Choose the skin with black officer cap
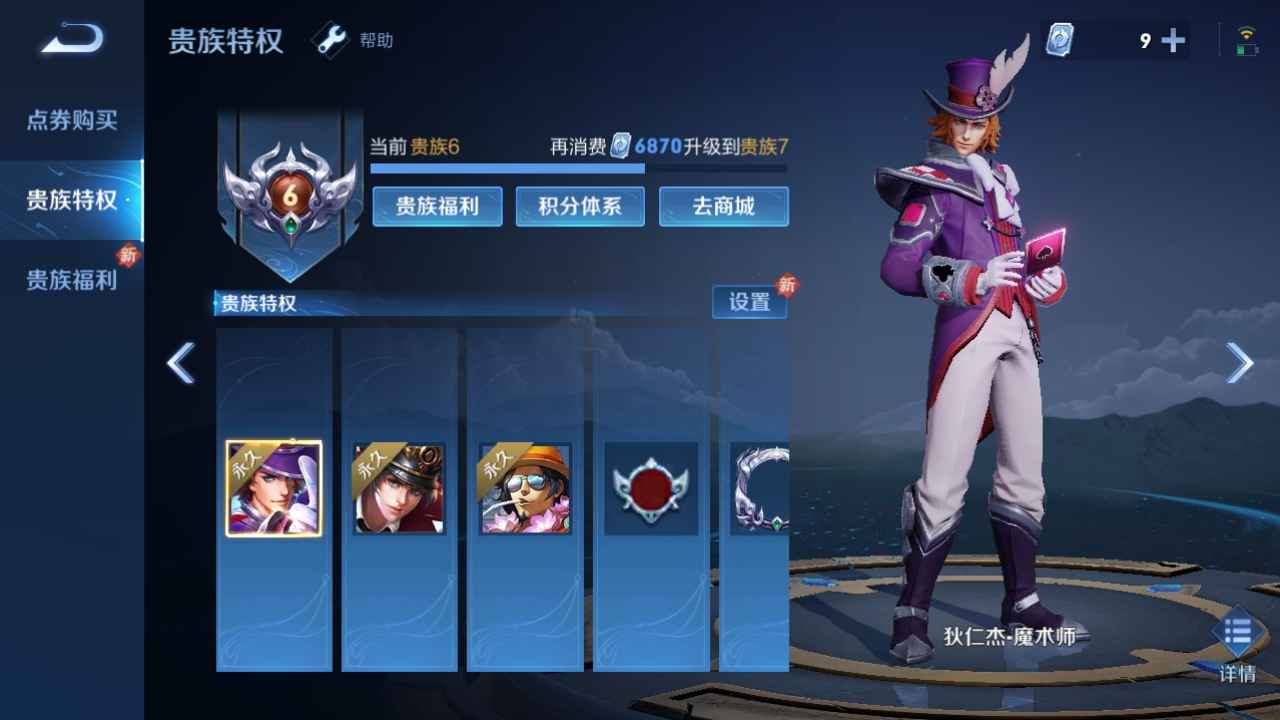The height and width of the screenshot is (720, 1280). click(x=399, y=488)
